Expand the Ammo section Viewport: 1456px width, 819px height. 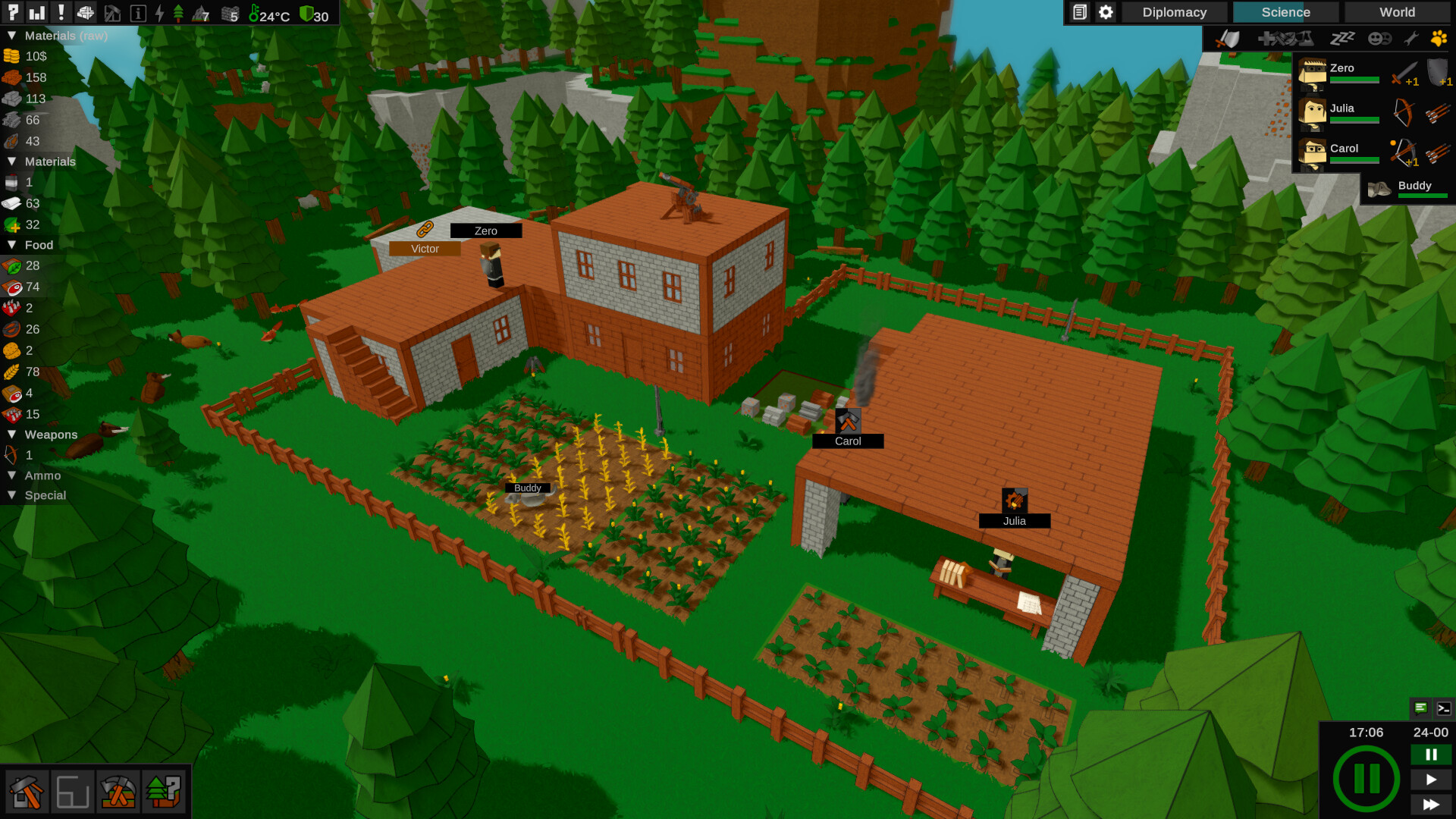pos(11,475)
